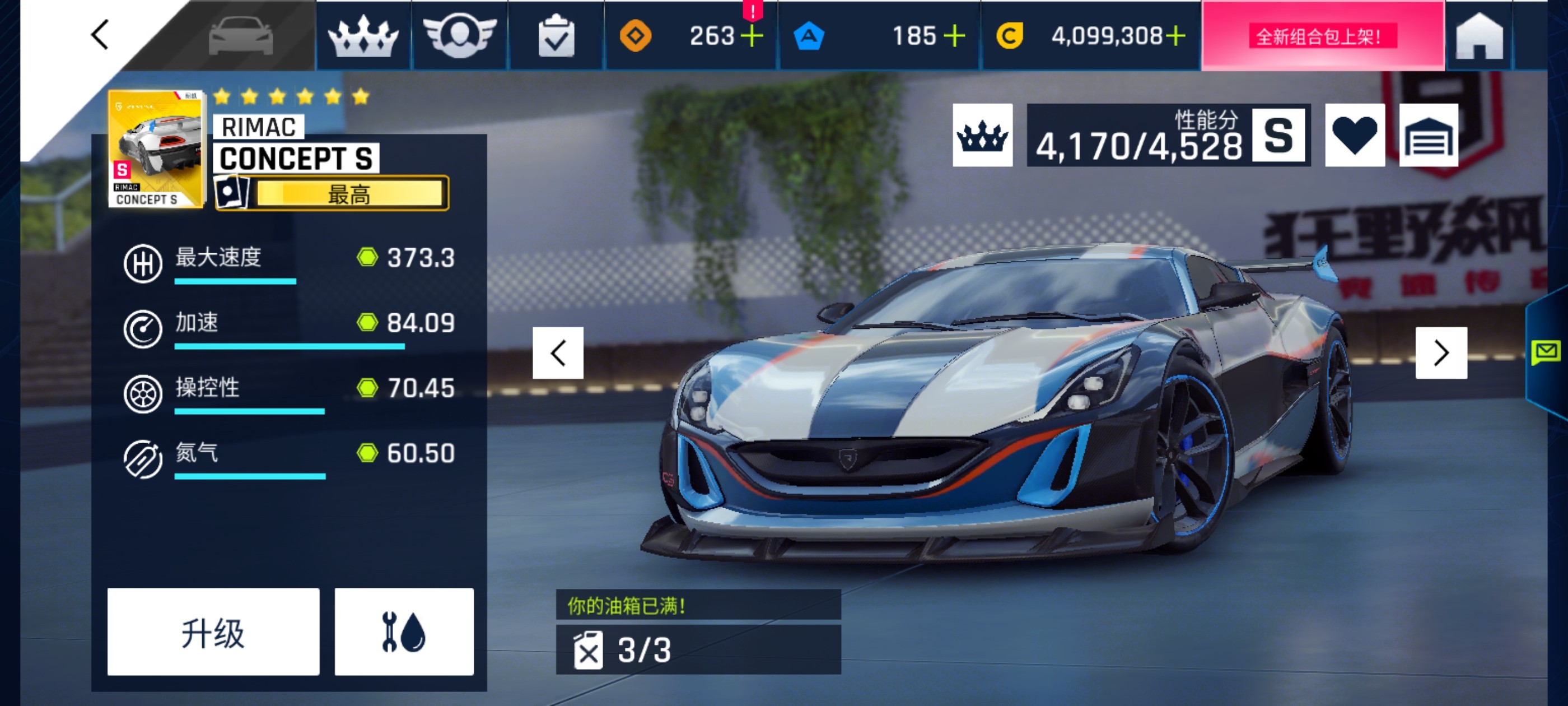The width and height of the screenshot is (1568, 706).
Task: Browse the next car with the right arrow
Action: [1441, 352]
